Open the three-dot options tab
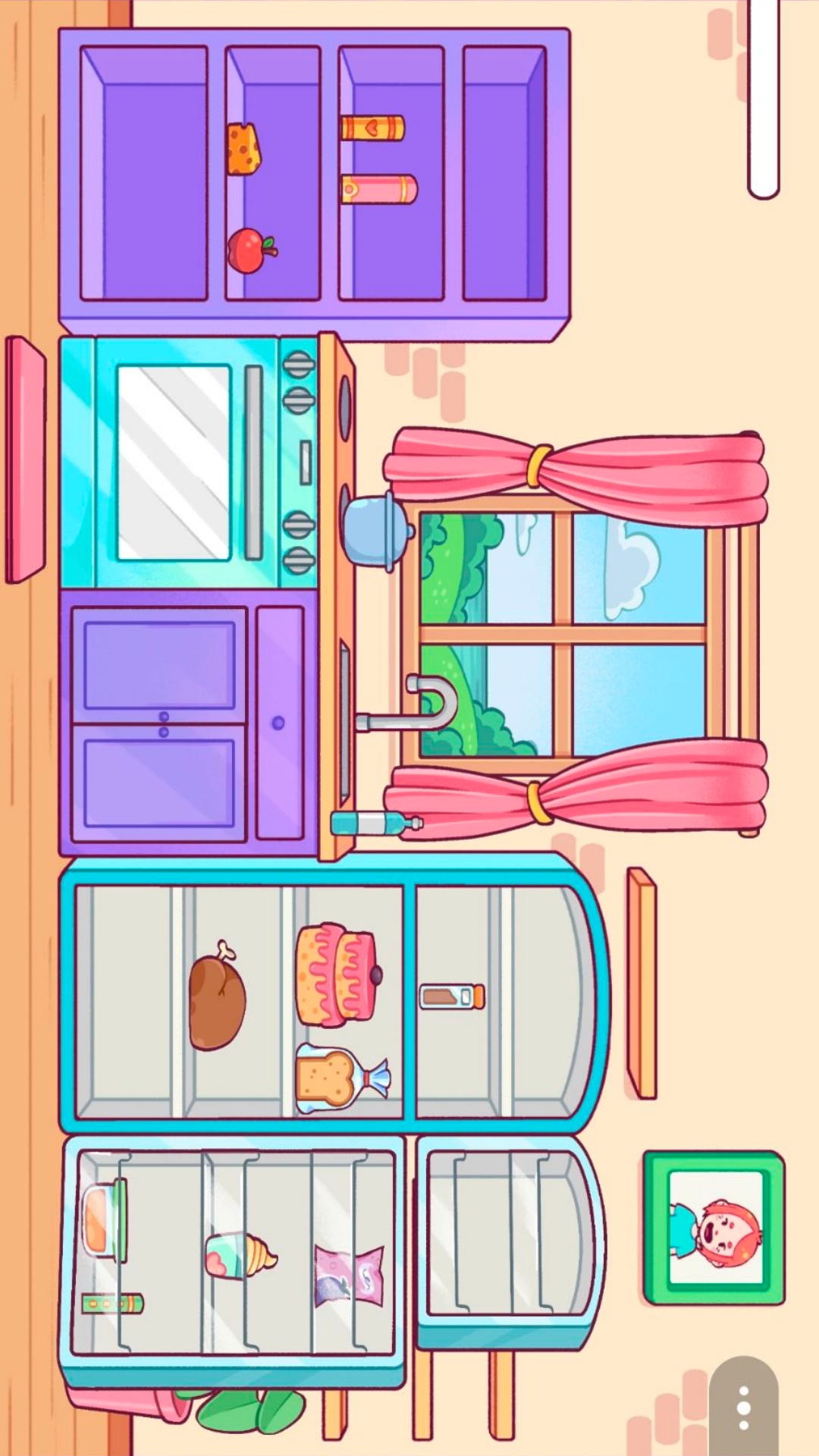 744,1407
